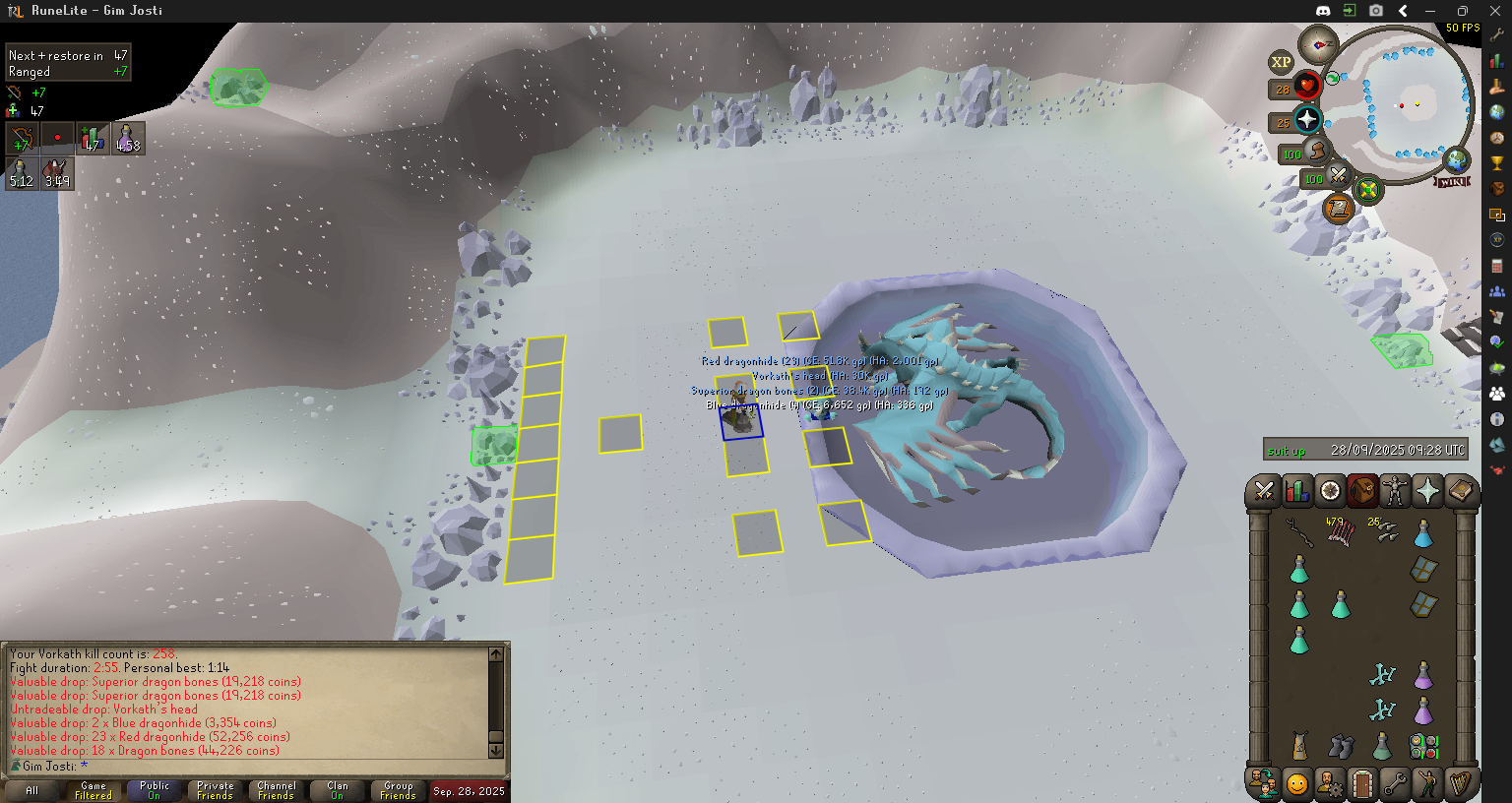Select the Game Filtered chat tab
Image resolution: width=1512 pixels, height=803 pixels.
(94, 791)
